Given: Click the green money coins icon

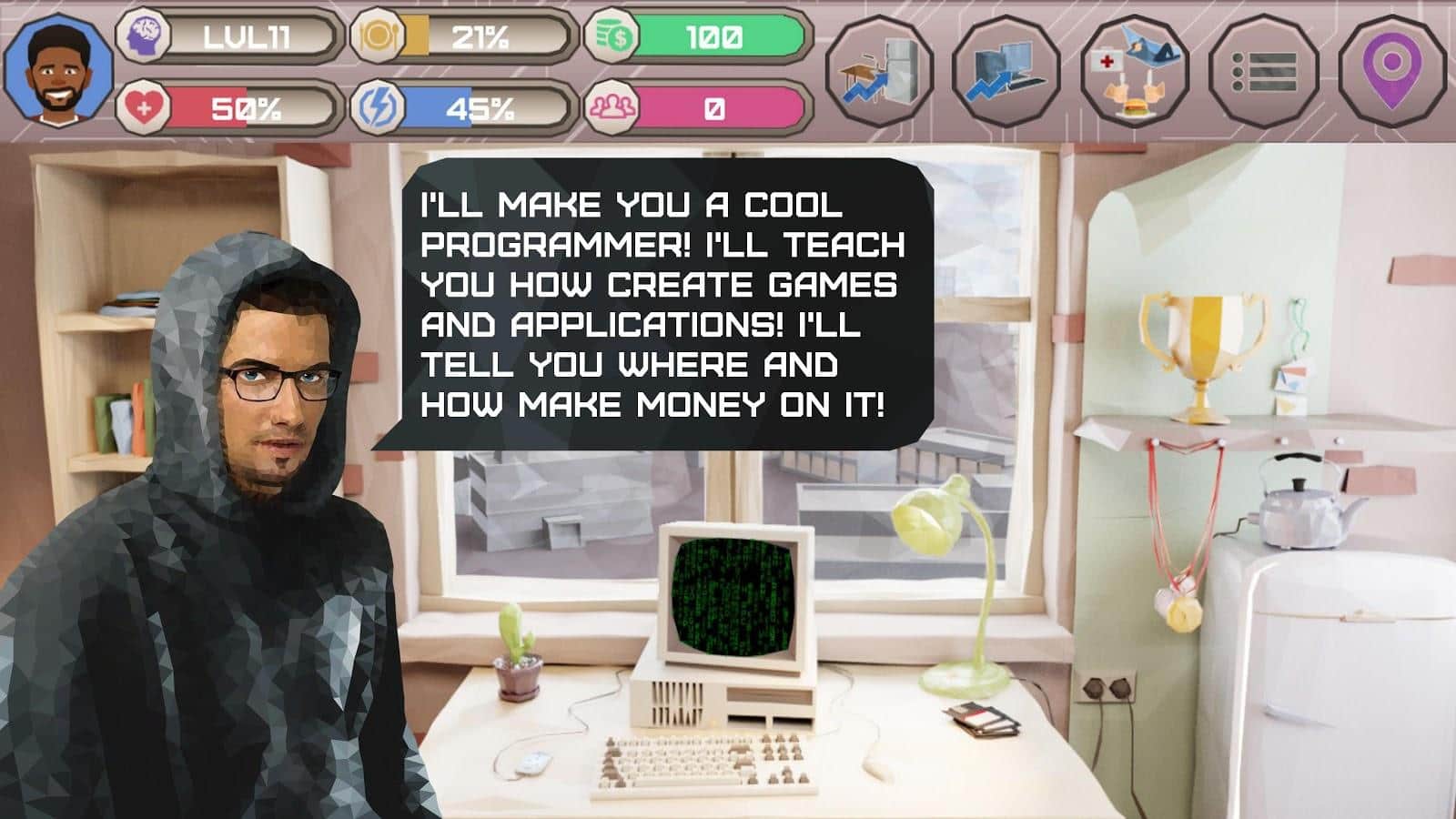Looking at the screenshot, I should [x=614, y=35].
